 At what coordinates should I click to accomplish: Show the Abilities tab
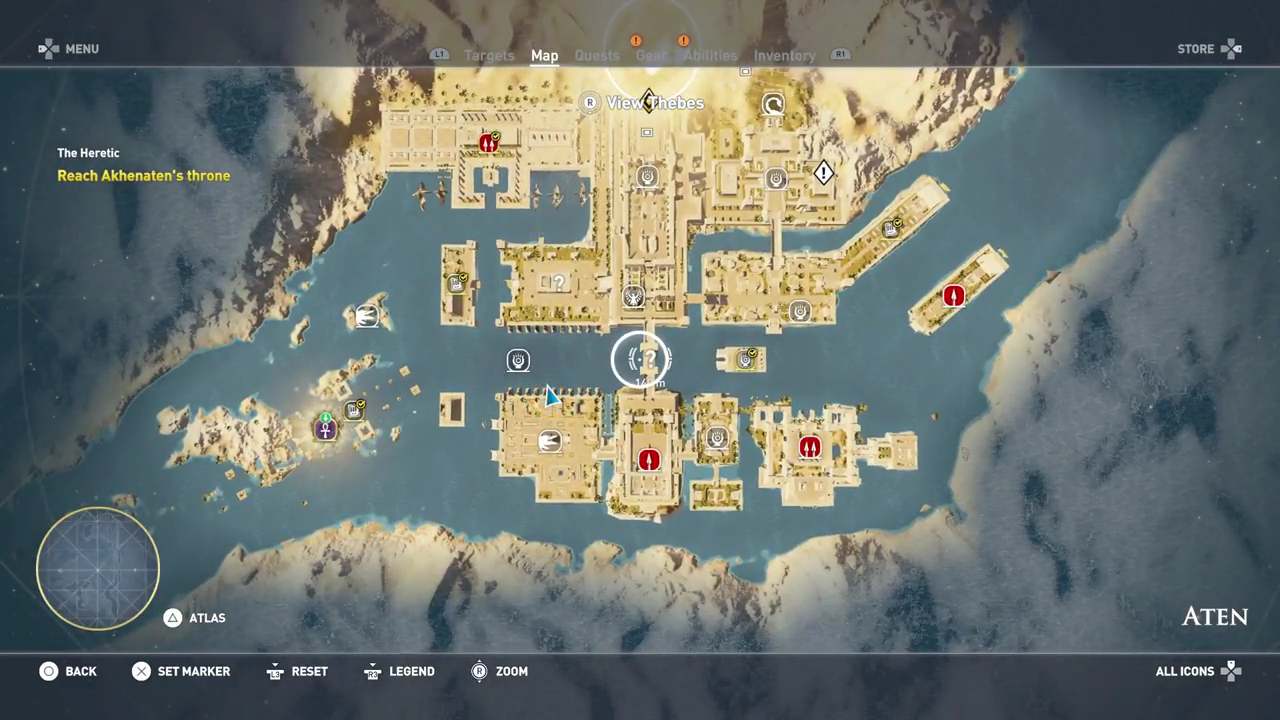[710, 56]
